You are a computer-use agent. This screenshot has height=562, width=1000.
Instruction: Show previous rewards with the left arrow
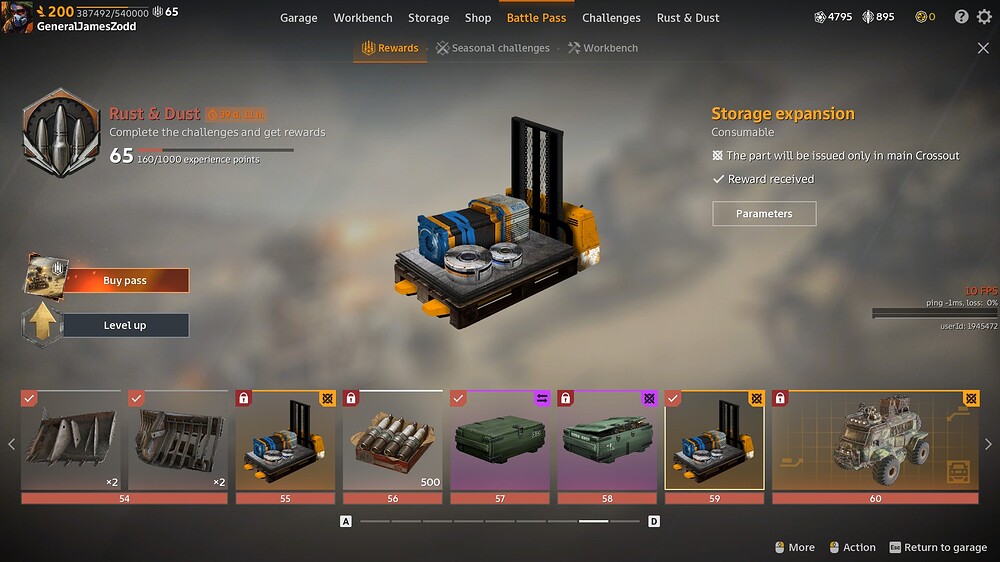click(11, 444)
